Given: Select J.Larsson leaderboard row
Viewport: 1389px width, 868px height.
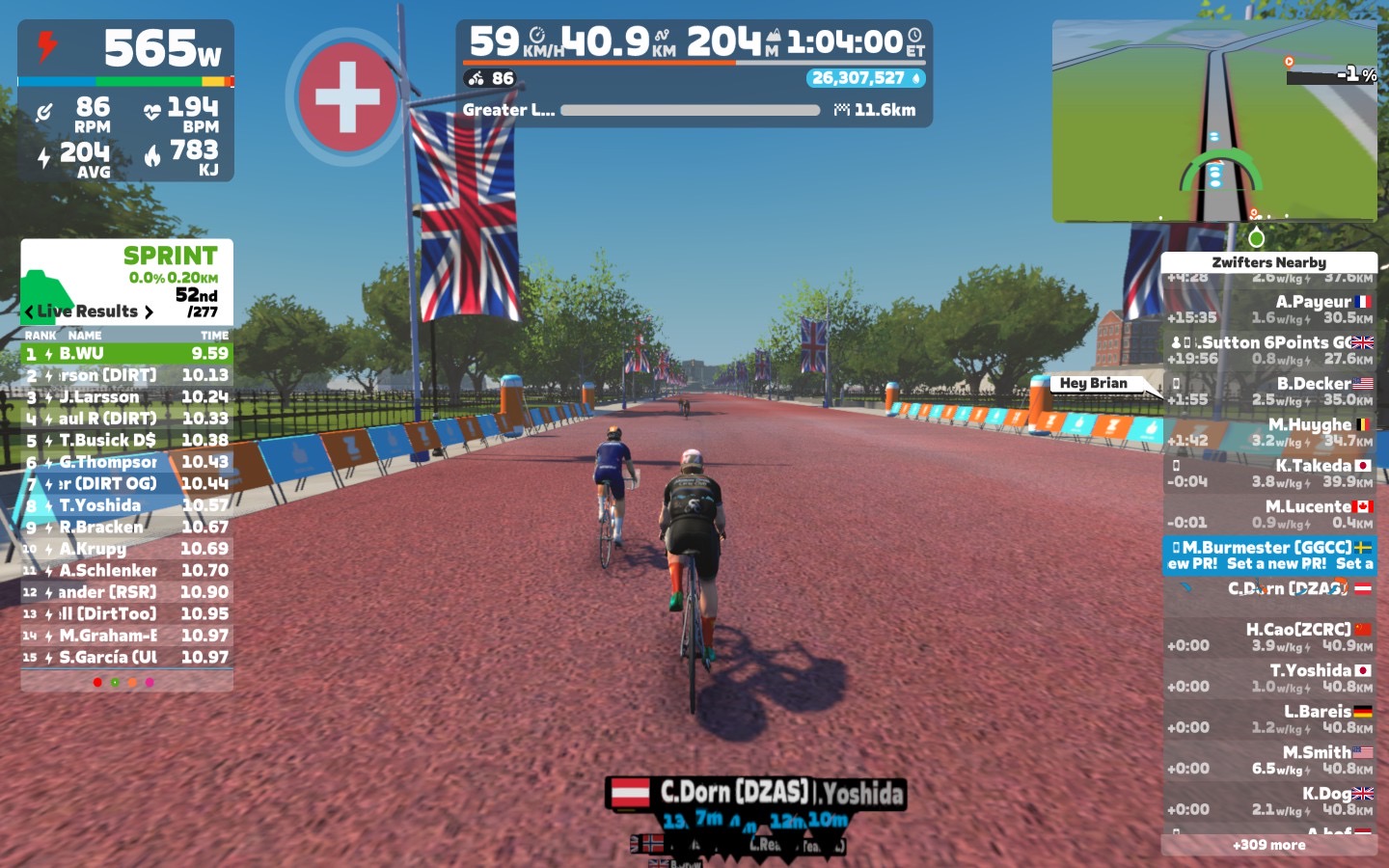Looking at the screenshot, I should point(126,397).
